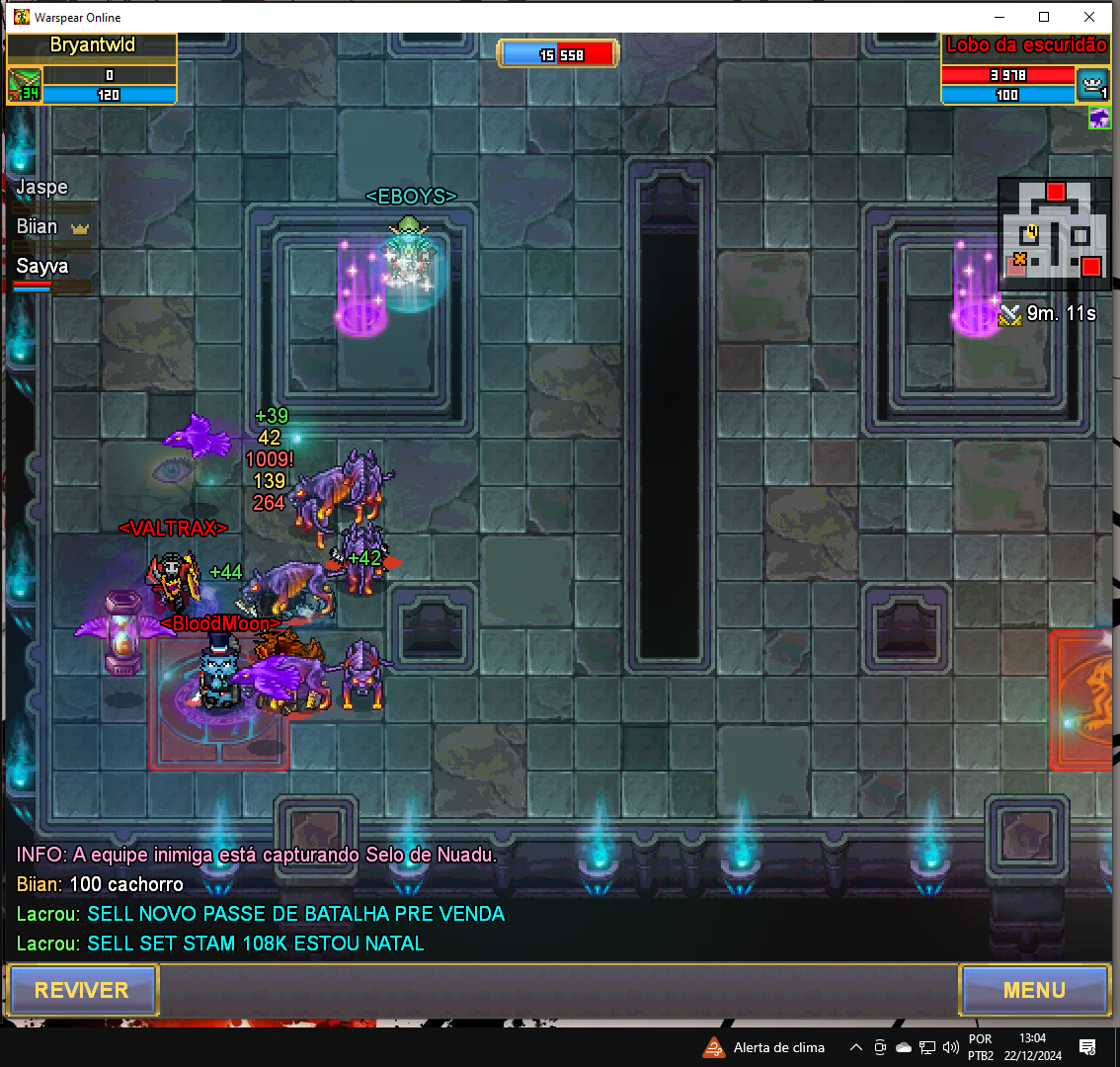Viewport: 1120px width, 1067px height.
Task: Select party member Sayva
Action: pos(42,267)
